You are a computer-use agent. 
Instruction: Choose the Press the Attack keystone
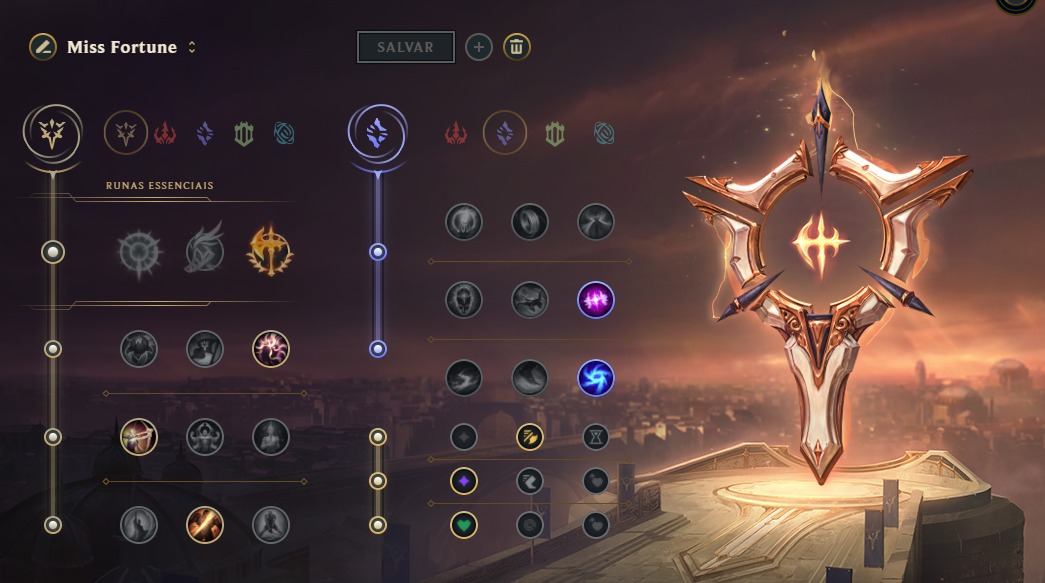click(138, 252)
